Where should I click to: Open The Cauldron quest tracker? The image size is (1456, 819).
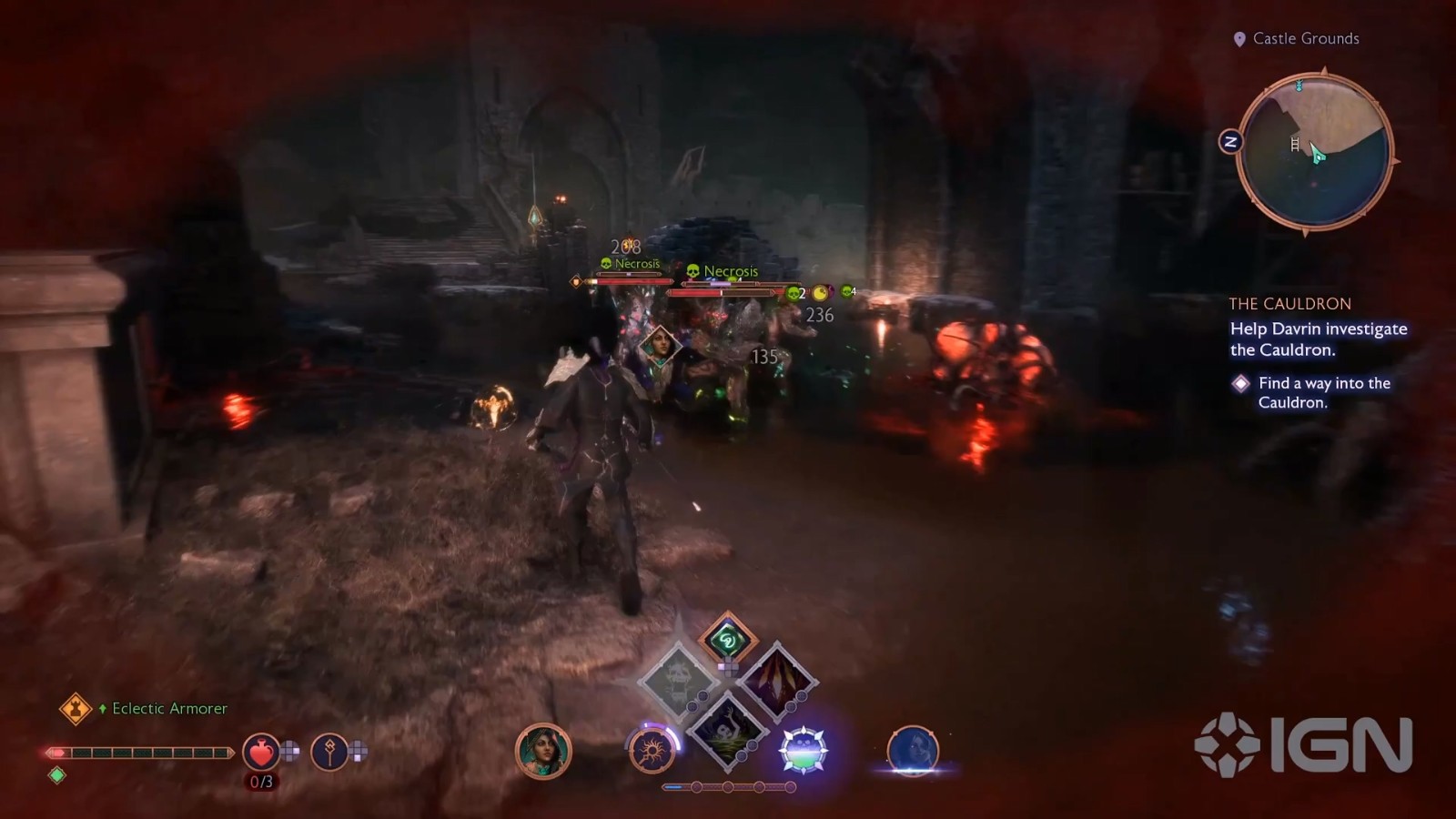pyautogui.click(x=1289, y=304)
